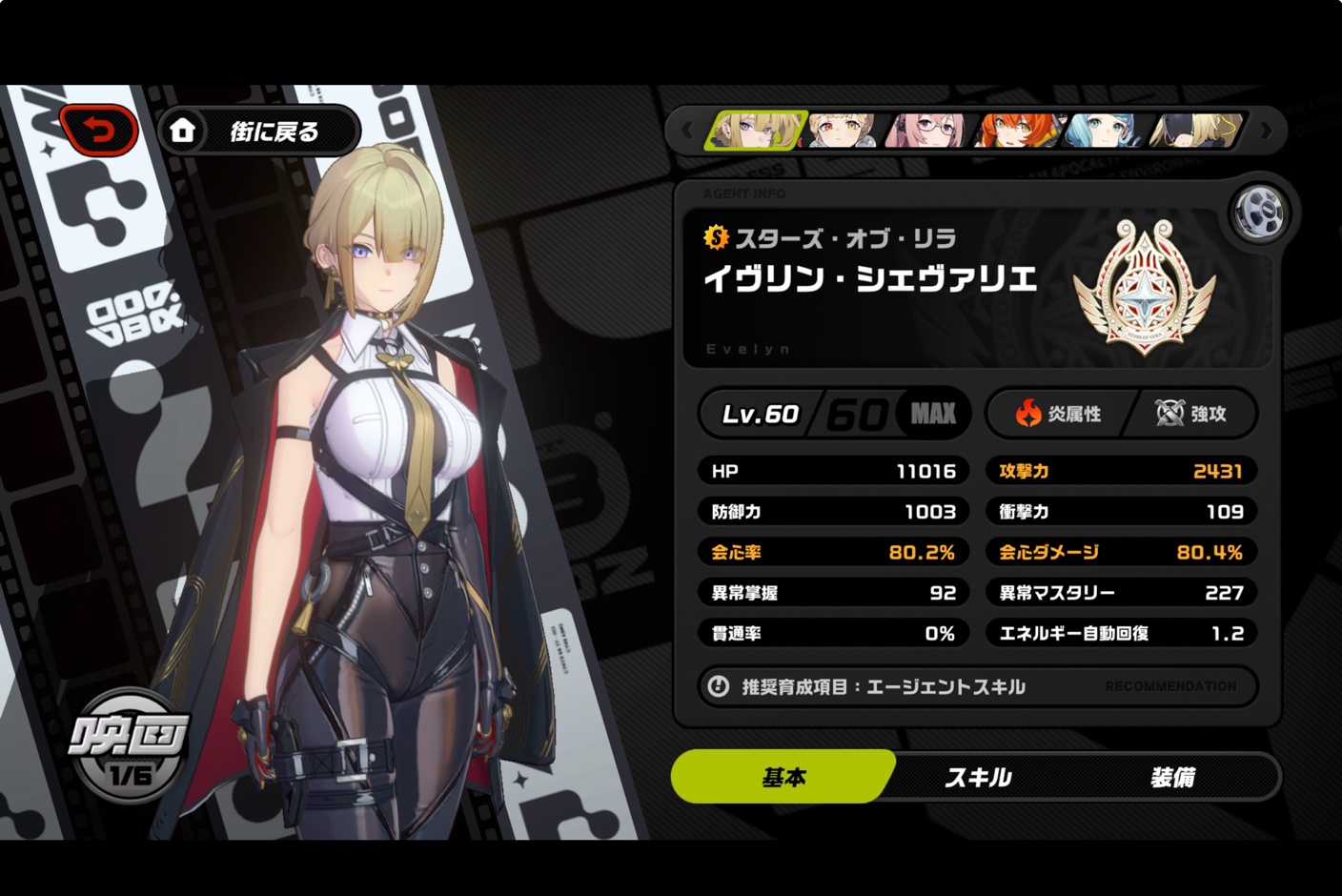Click the red back arrow button
1342x896 pixels.
pos(99,130)
